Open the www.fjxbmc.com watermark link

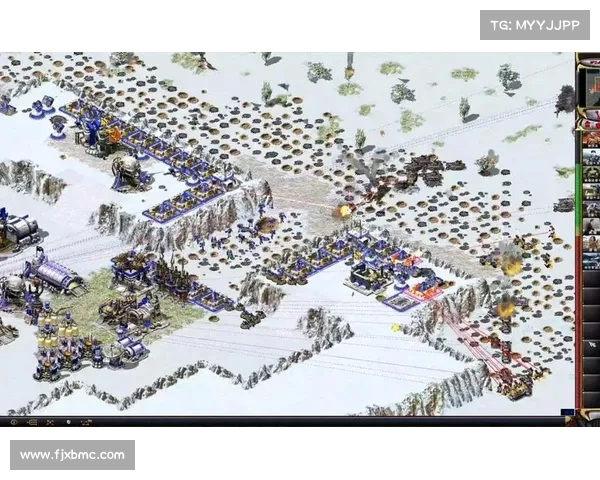click(x=72, y=455)
